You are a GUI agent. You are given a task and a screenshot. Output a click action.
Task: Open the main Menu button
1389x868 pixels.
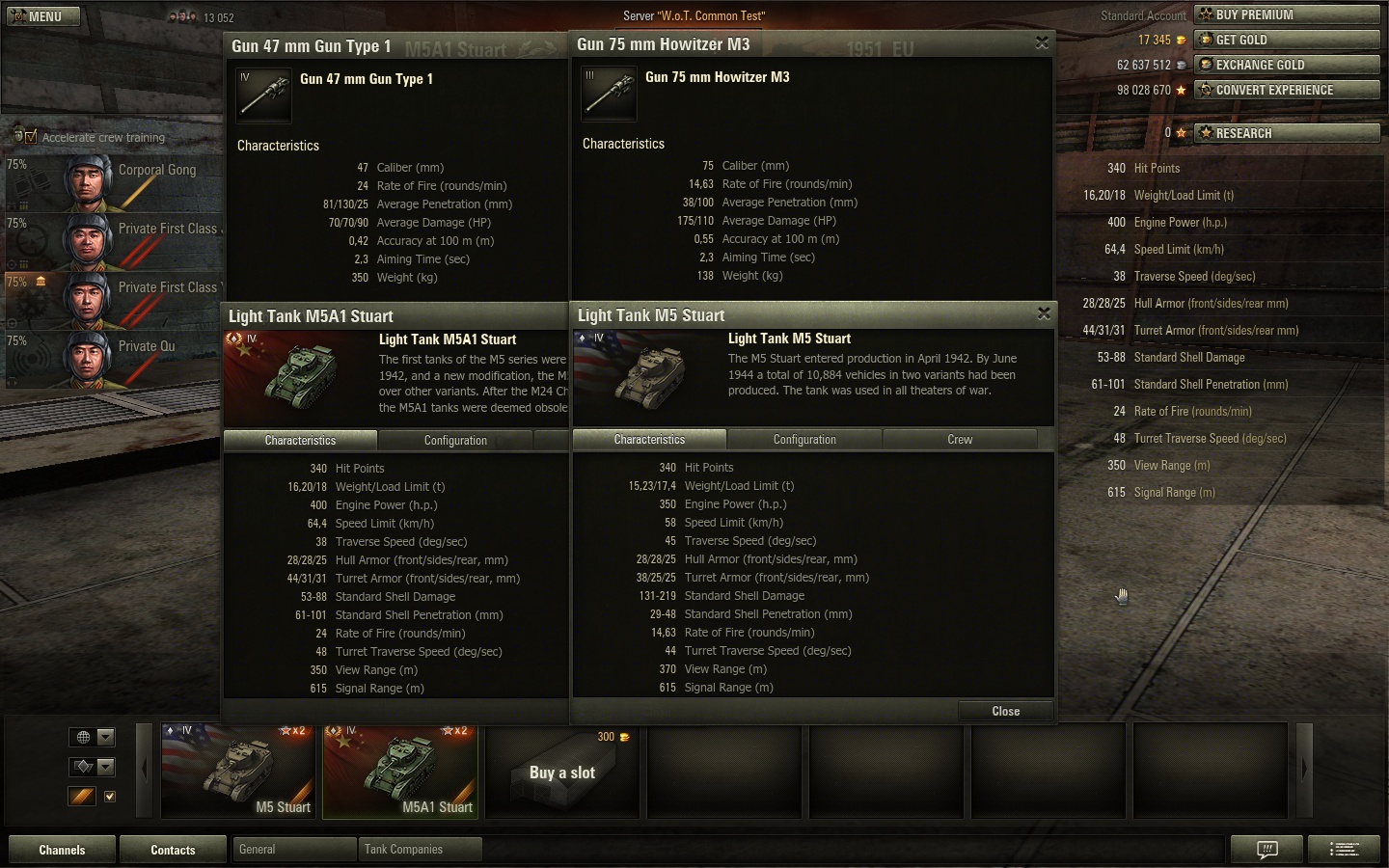(x=44, y=16)
